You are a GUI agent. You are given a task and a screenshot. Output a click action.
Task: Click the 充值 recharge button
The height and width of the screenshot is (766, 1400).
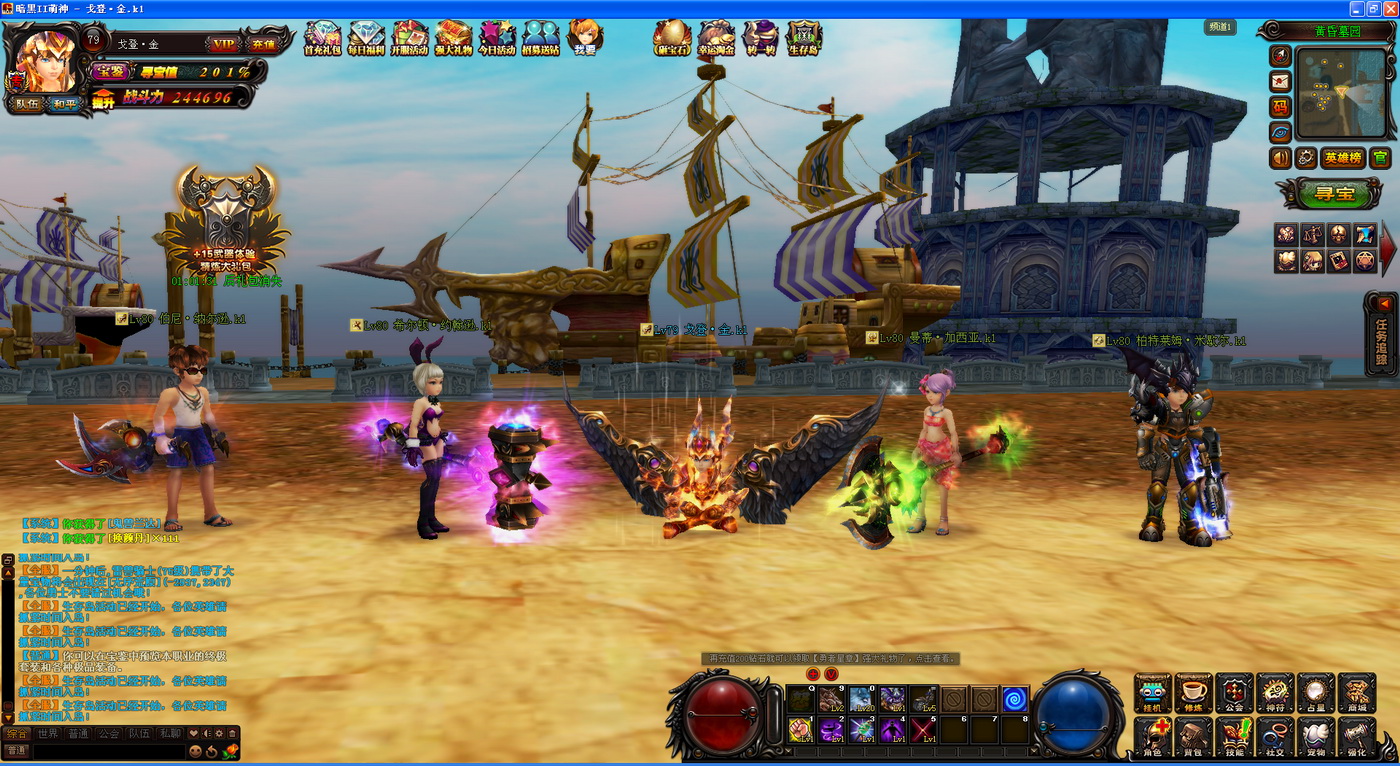pyautogui.click(x=261, y=44)
